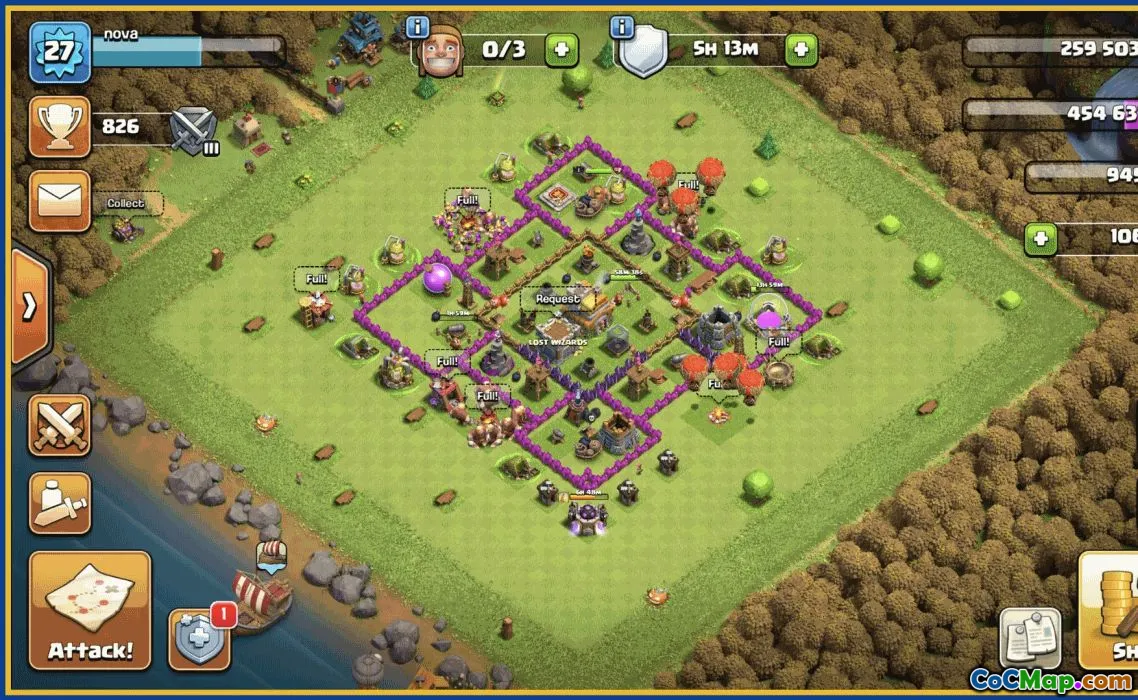The image size is (1138, 700).
Task: Show builder info via the i icon
Action: point(417,27)
